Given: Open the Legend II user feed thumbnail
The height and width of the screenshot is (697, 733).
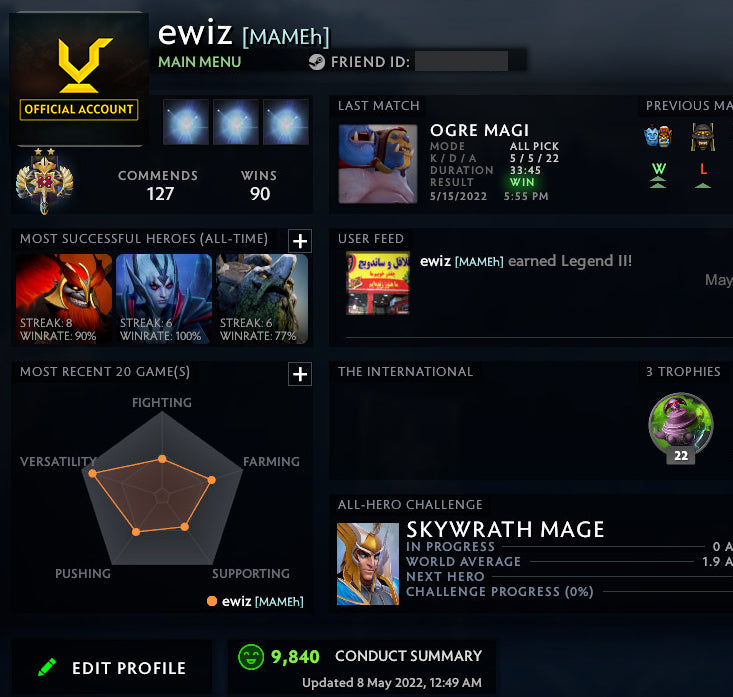Looking at the screenshot, I should coord(376,283).
